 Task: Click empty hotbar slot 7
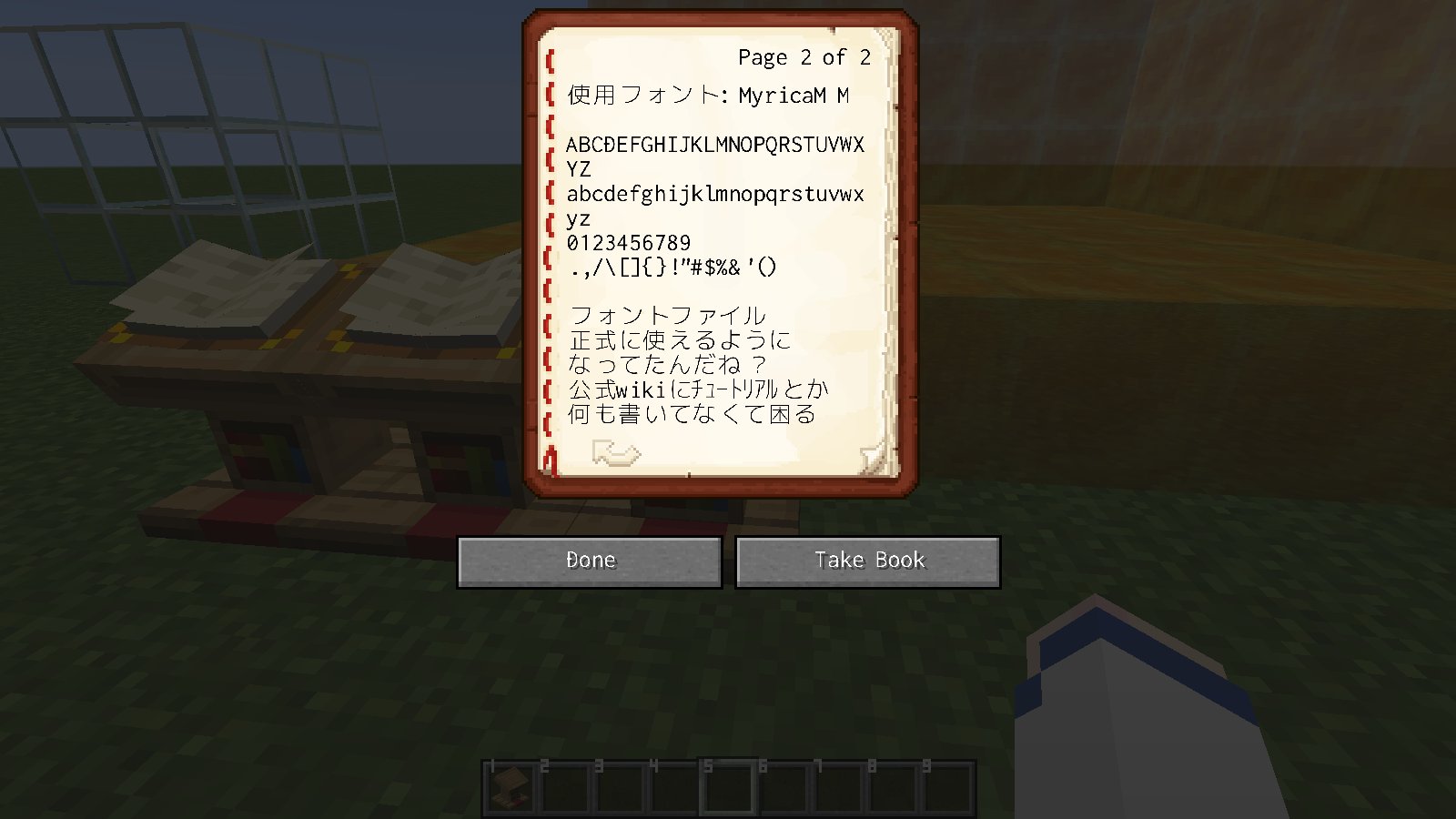pyautogui.click(x=837, y=784)
